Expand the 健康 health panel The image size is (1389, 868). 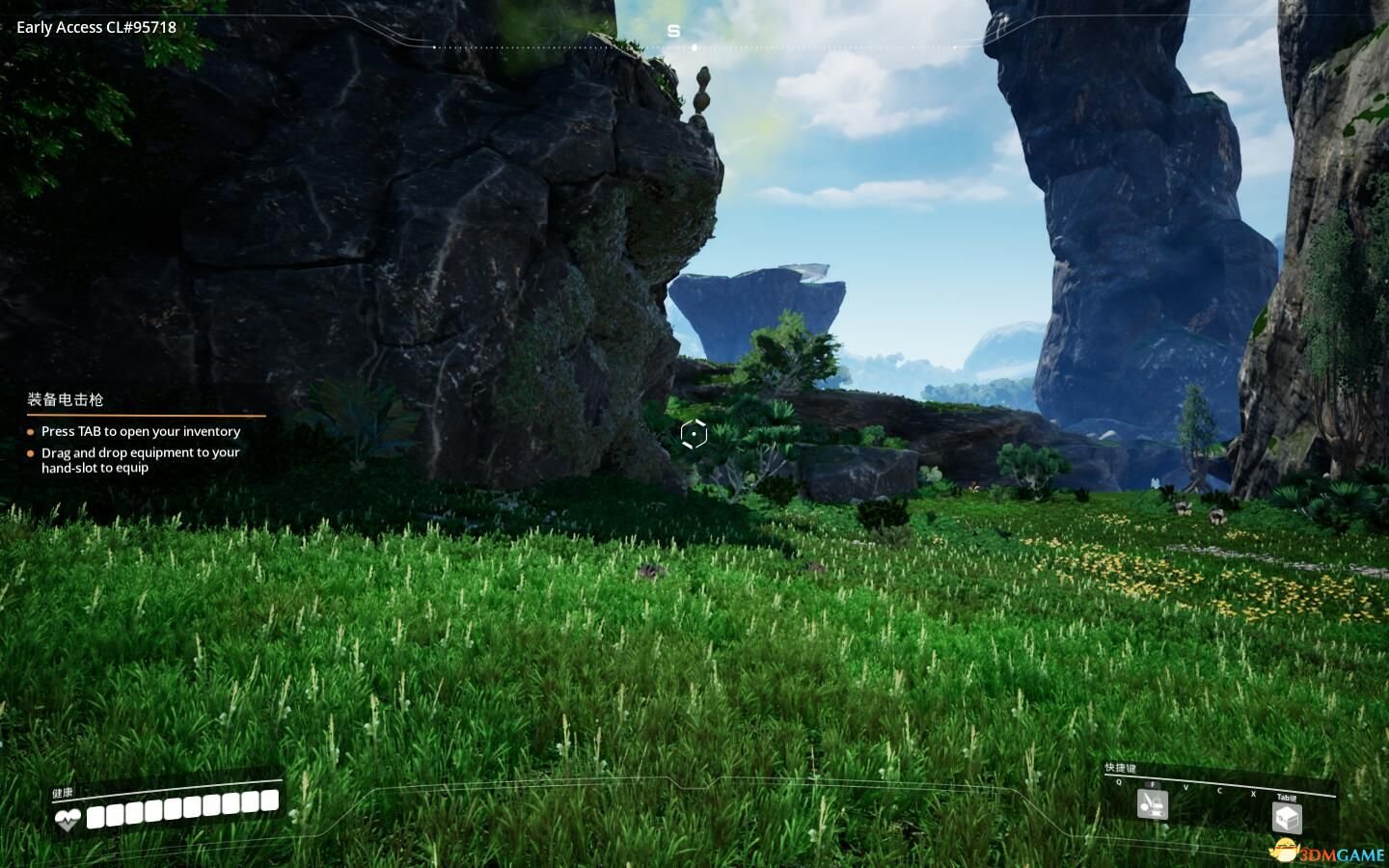click(60, 792)
